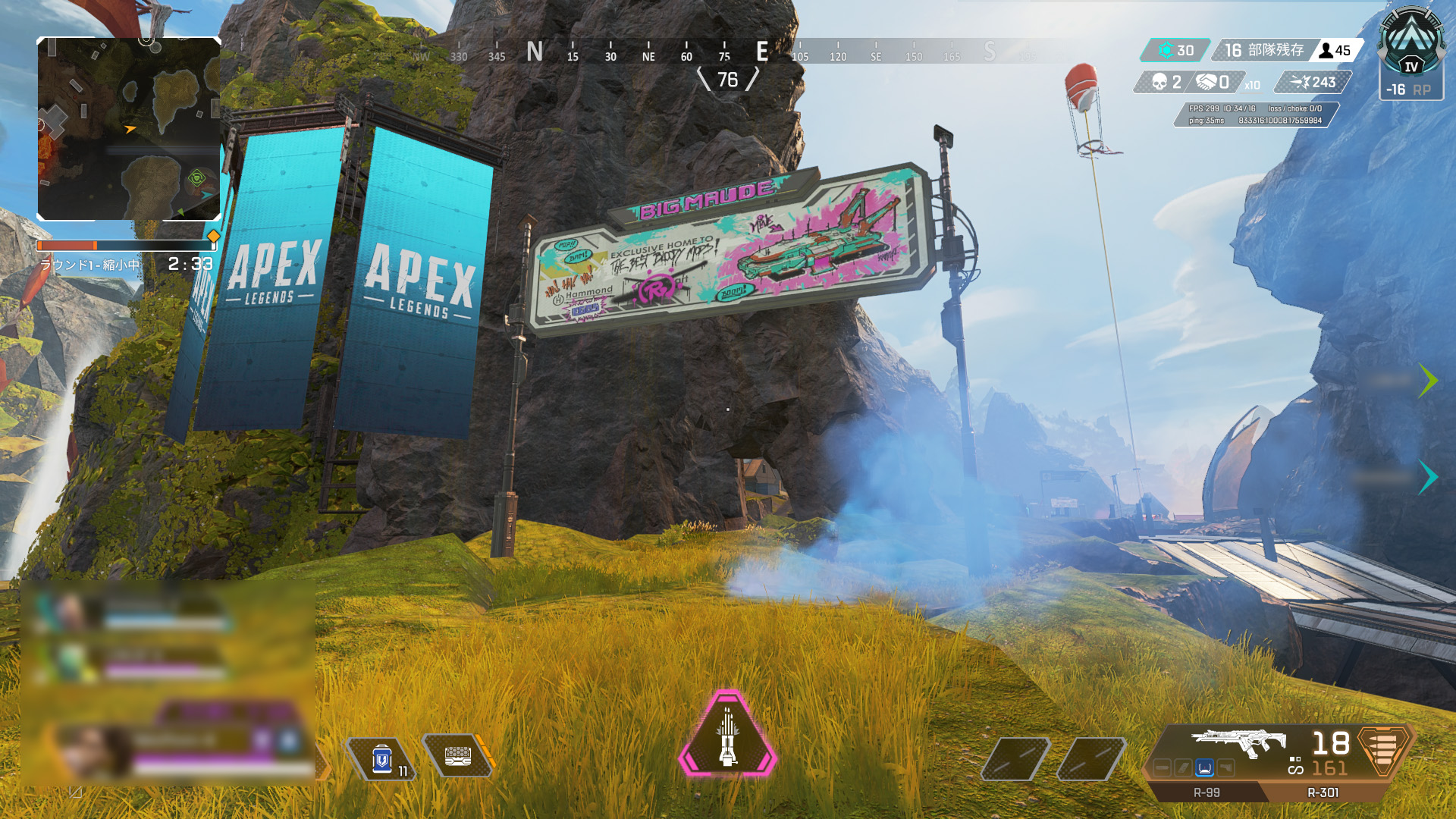Activate the ultimate ability icon

tap(727, 734)
